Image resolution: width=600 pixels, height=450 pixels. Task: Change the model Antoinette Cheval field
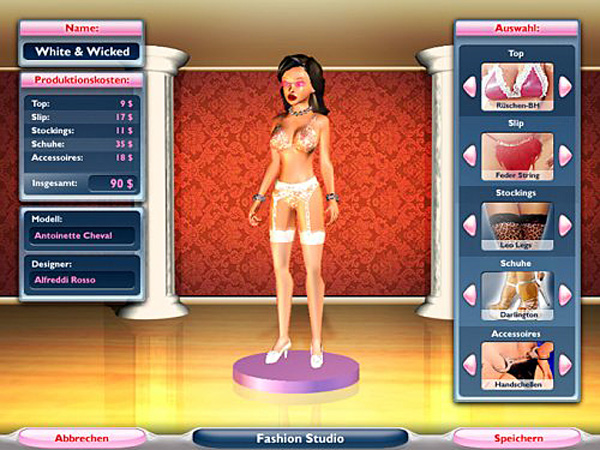(79, 236)
